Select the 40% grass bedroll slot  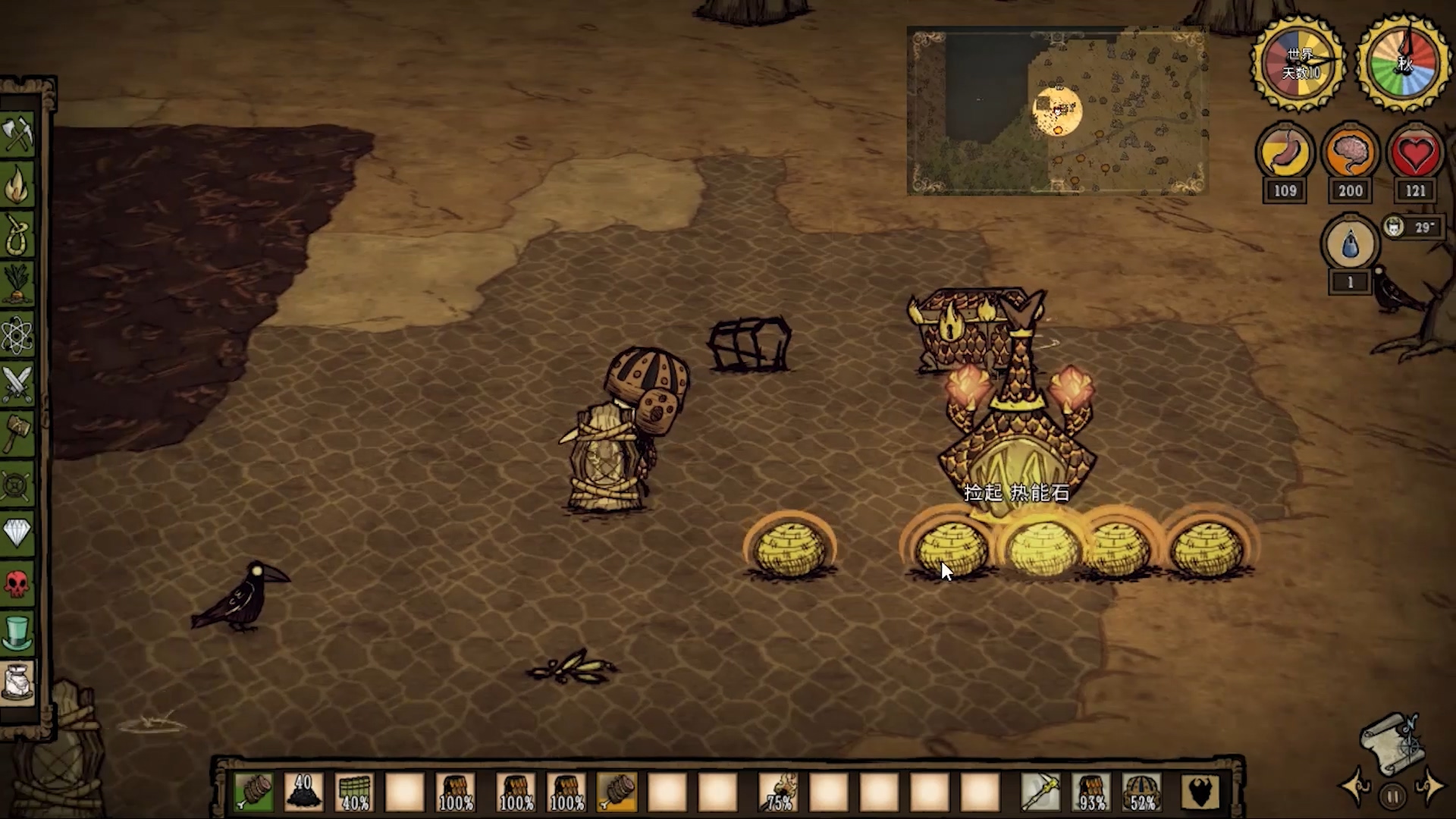(x=354, y=792)
